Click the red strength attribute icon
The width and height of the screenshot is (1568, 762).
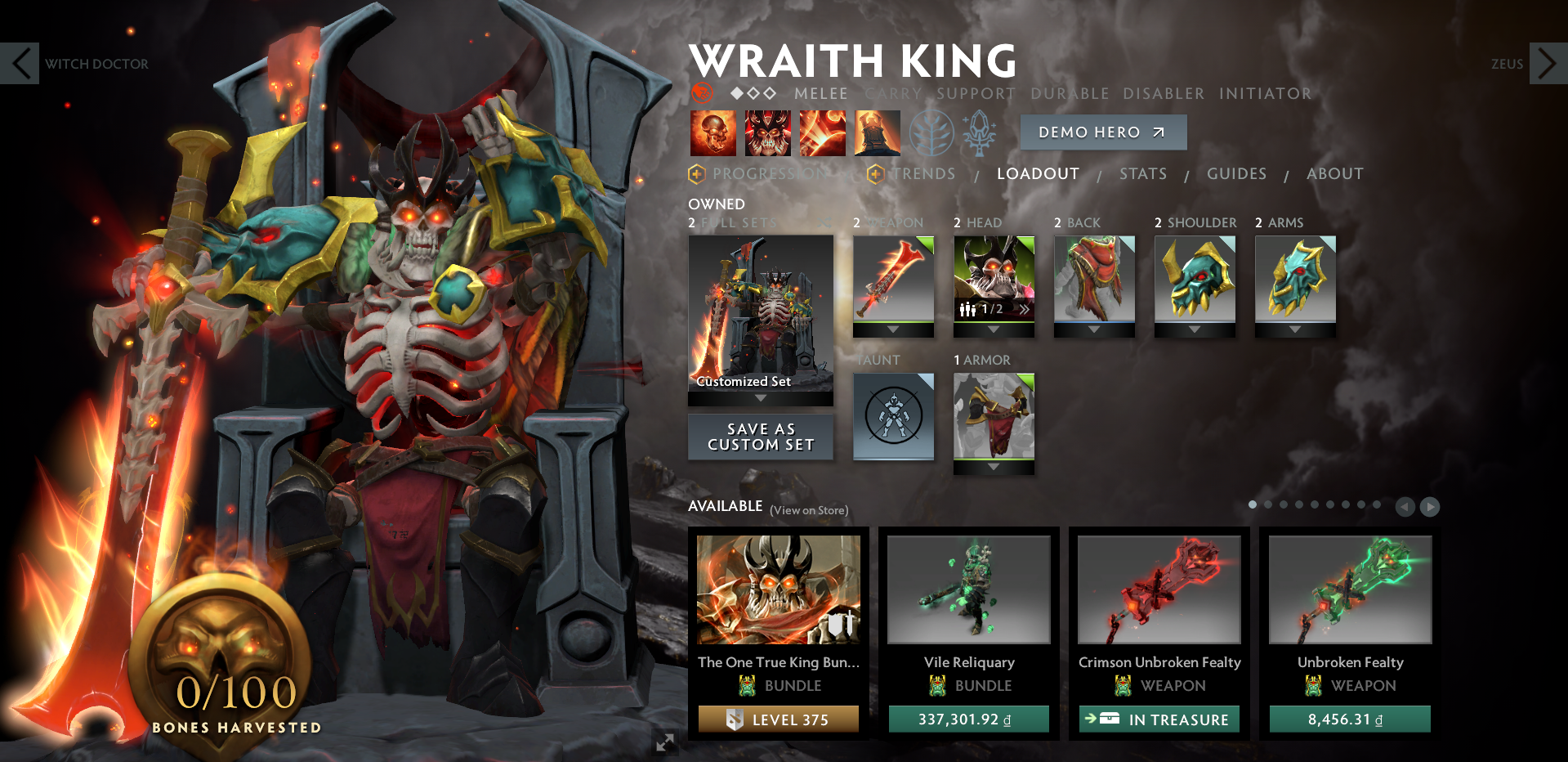(701, 93)
